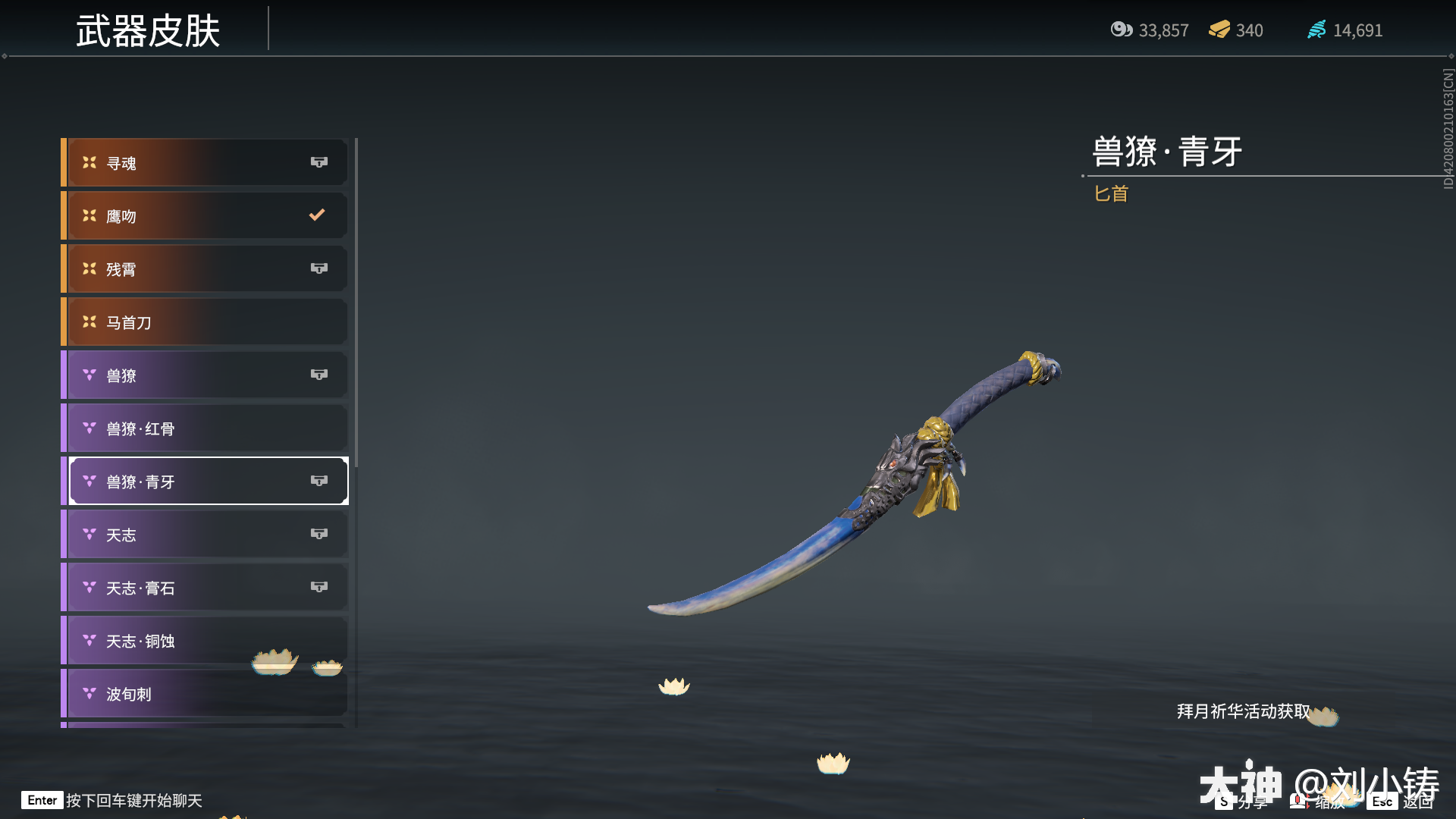Select the 马首刀 skin row

(205, 322)
